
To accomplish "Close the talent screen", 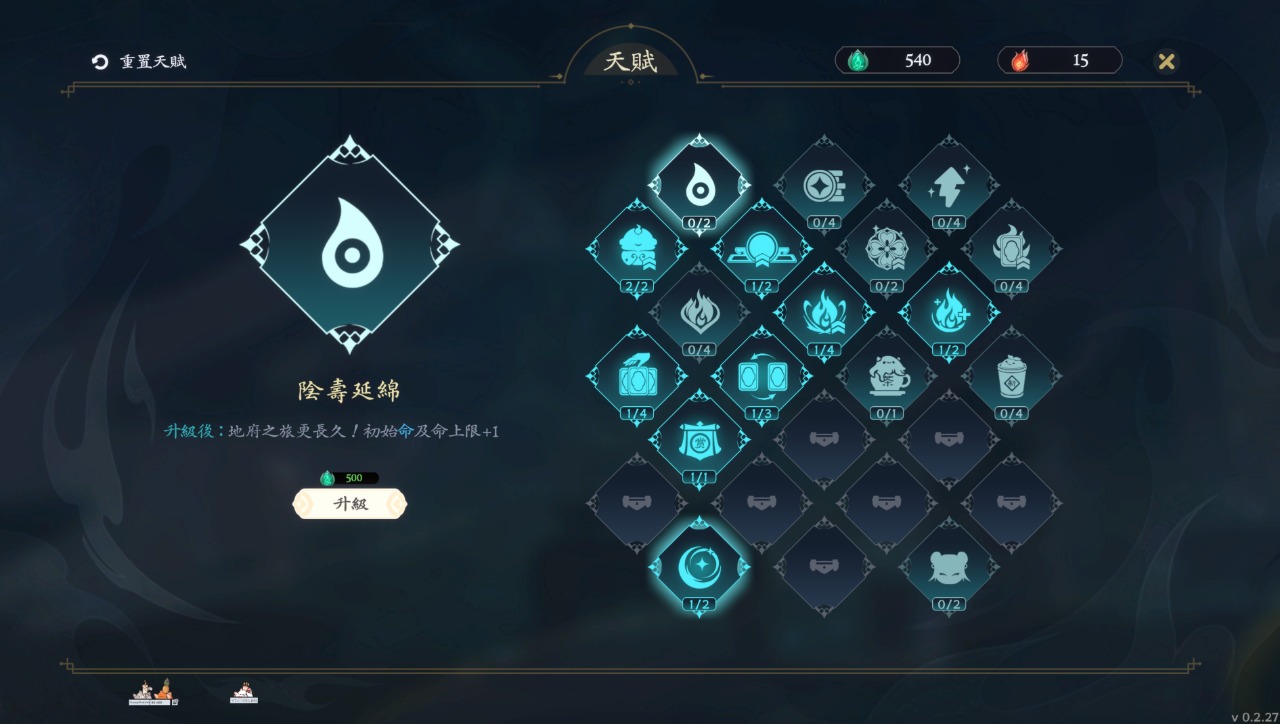I will pos(1166,61).
